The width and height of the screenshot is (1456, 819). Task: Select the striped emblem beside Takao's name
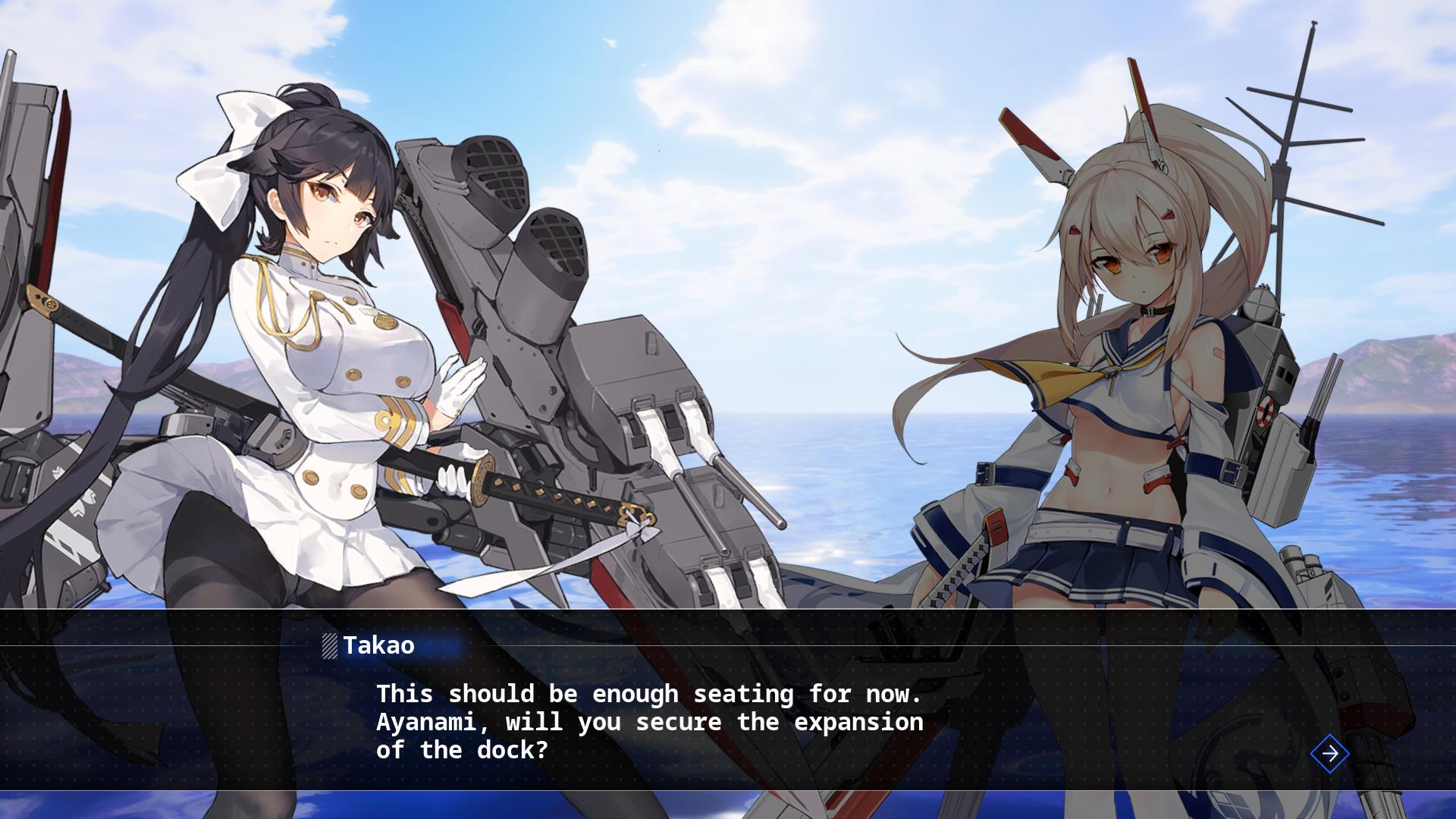point(329,646)
